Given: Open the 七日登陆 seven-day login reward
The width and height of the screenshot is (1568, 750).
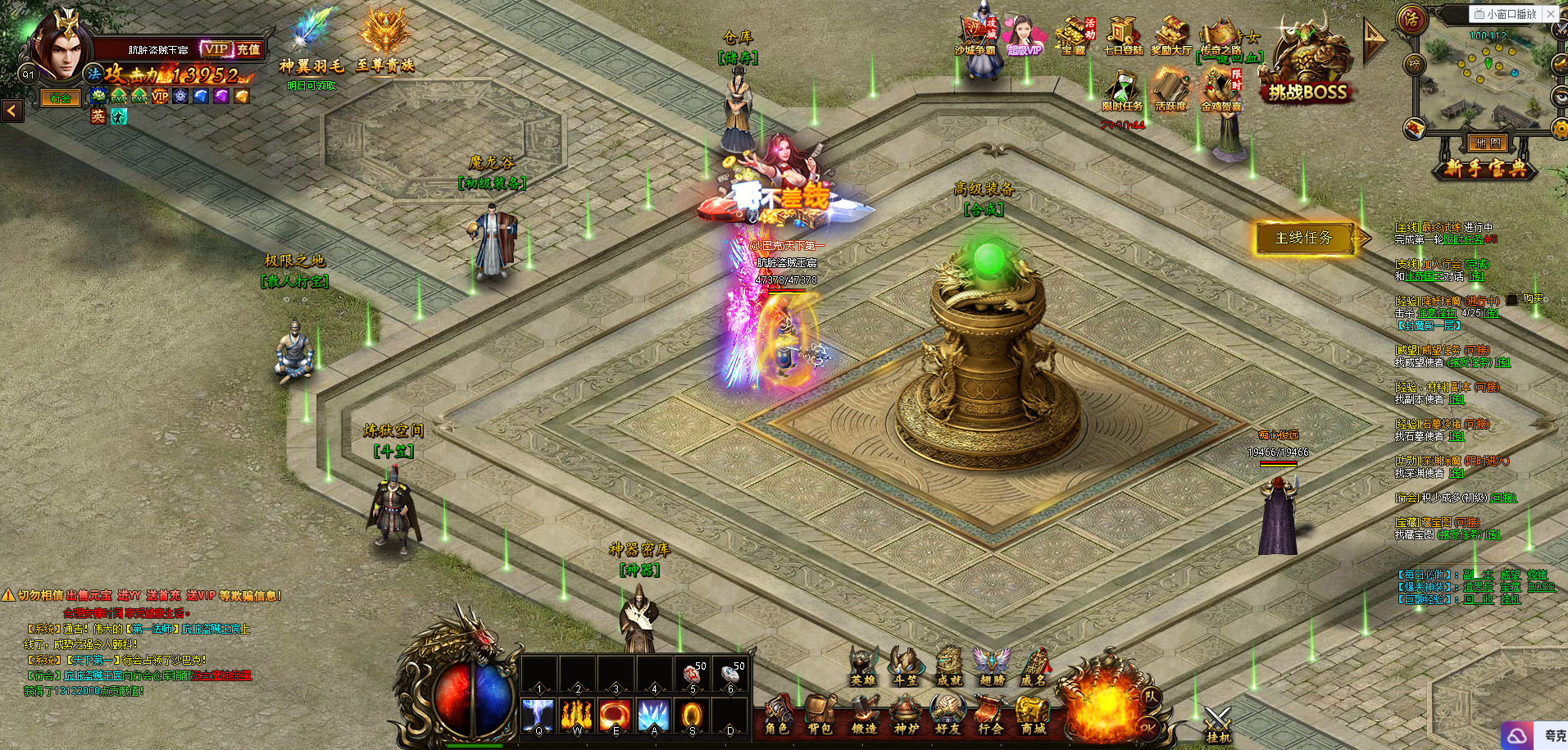Looking at the screenshot, I should (x=1122, y=37).
